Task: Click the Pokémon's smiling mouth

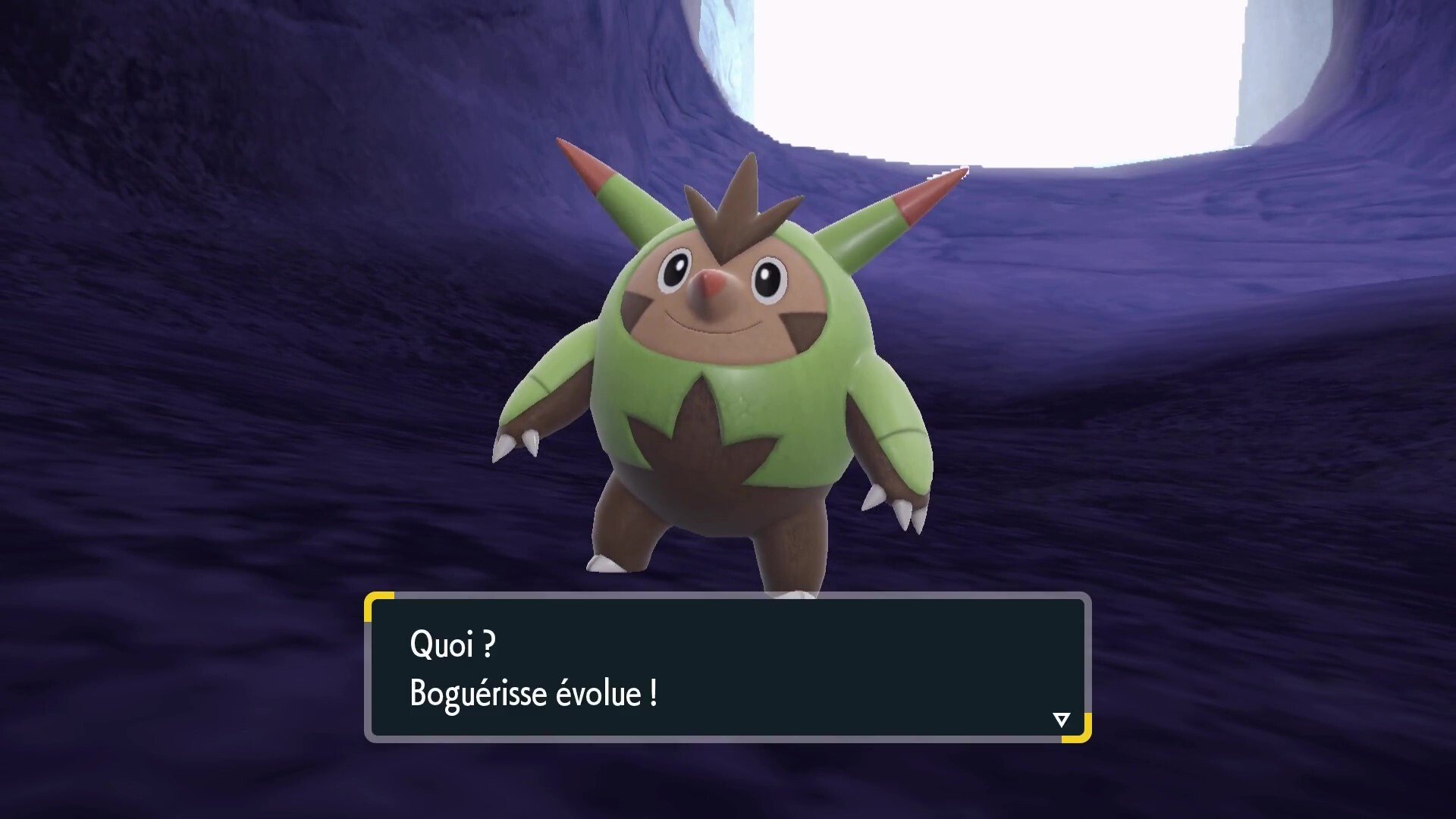Action: point(717,328)
